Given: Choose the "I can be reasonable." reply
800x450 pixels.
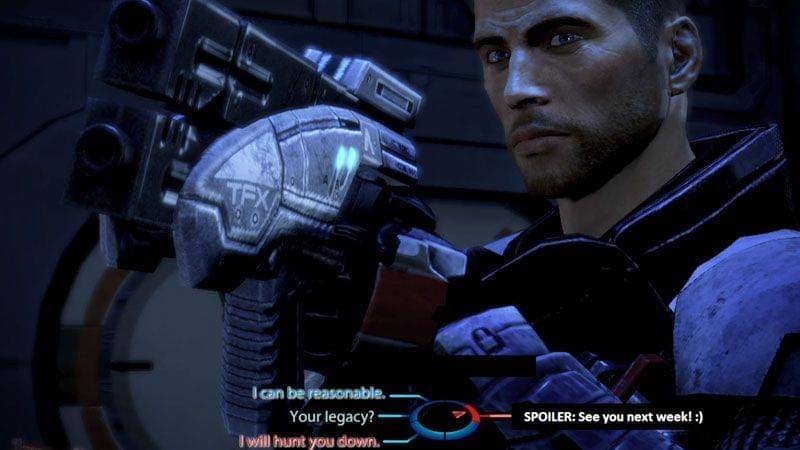Looking at the screenshot, I should 318,393.
